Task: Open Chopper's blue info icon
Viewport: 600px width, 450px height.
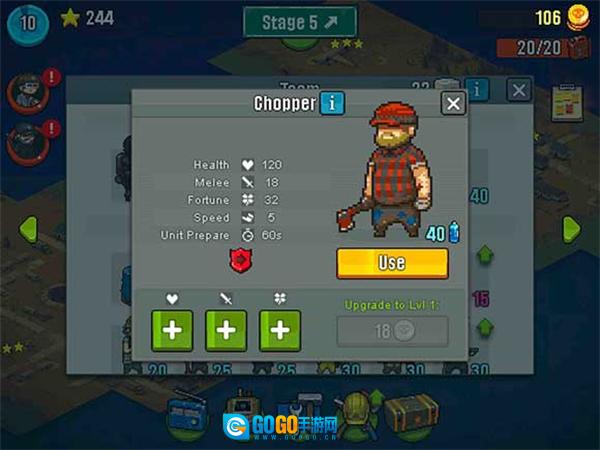Action: click(333, 103)
